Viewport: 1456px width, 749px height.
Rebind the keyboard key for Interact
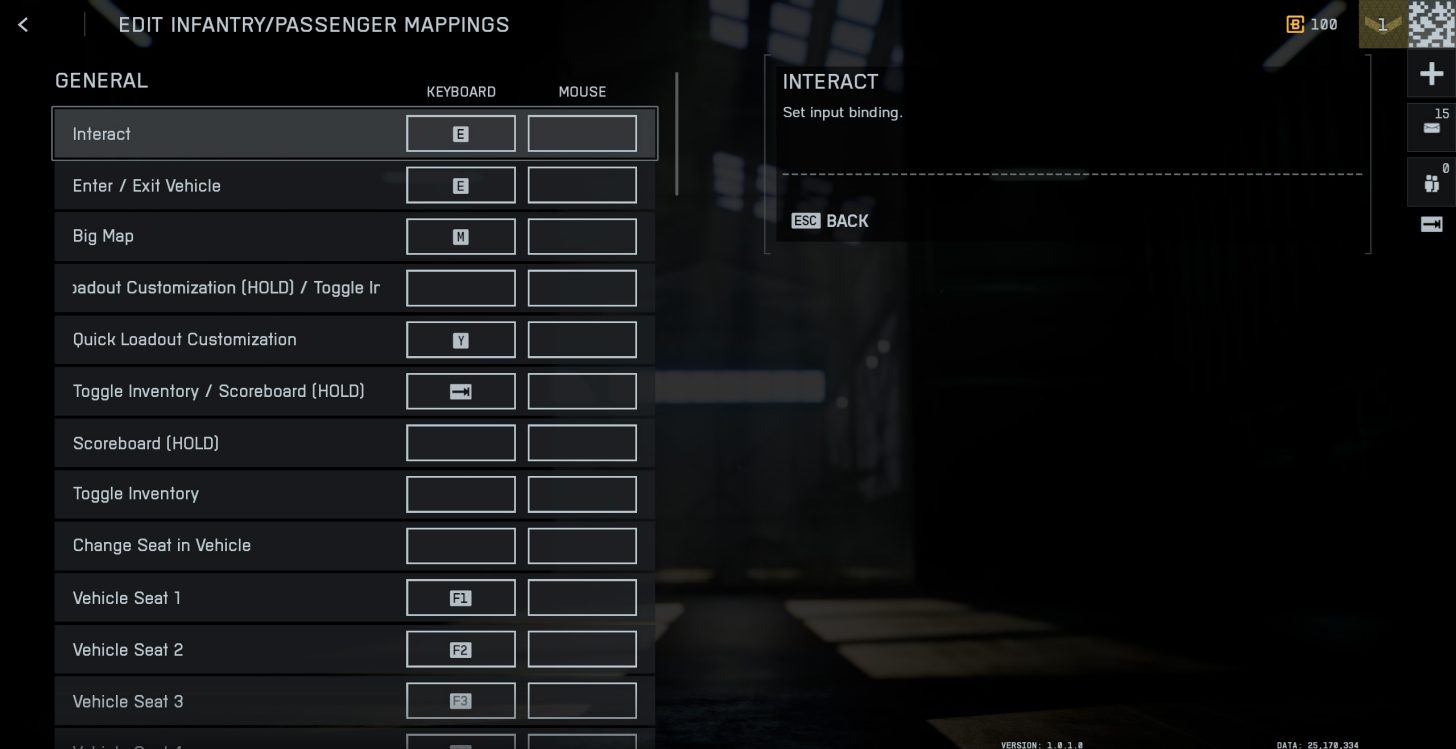pos(460,133)
